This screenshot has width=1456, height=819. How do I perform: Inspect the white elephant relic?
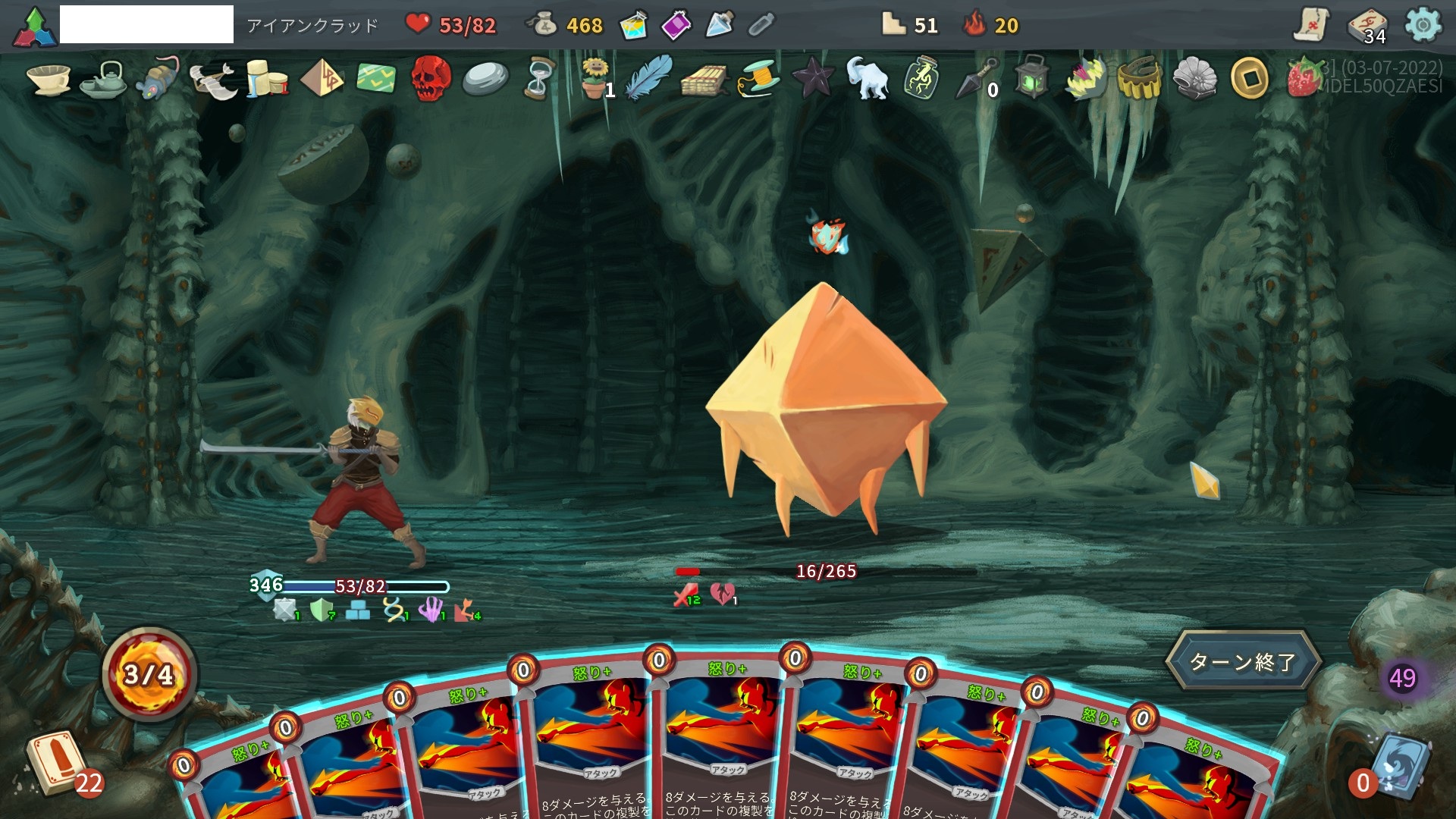[x=867, y=78]
